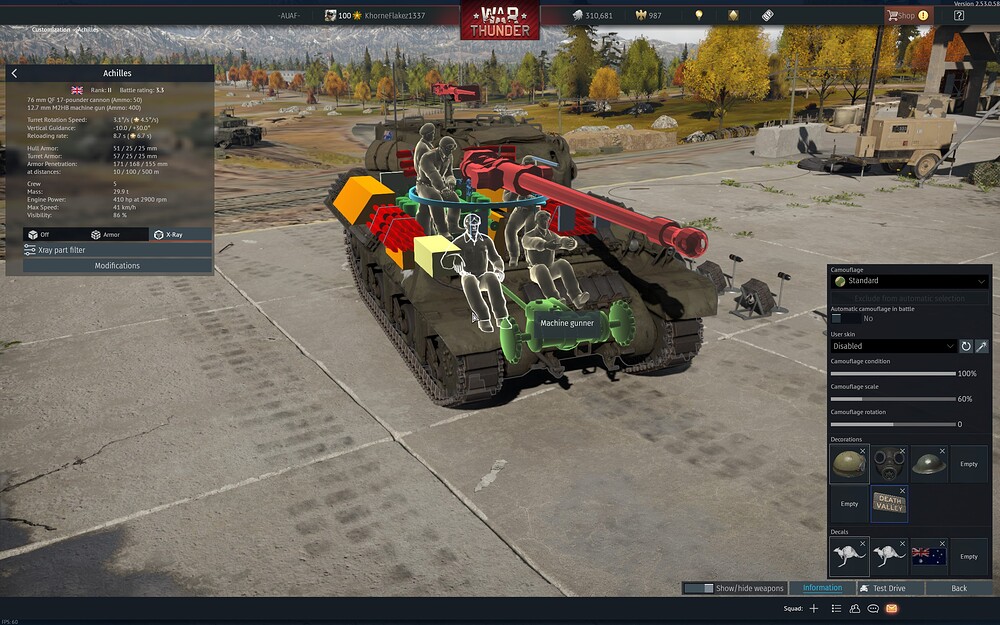Click the refresh user skins button
Screen dimensions: 1000x625
click(x=966, y=346)
